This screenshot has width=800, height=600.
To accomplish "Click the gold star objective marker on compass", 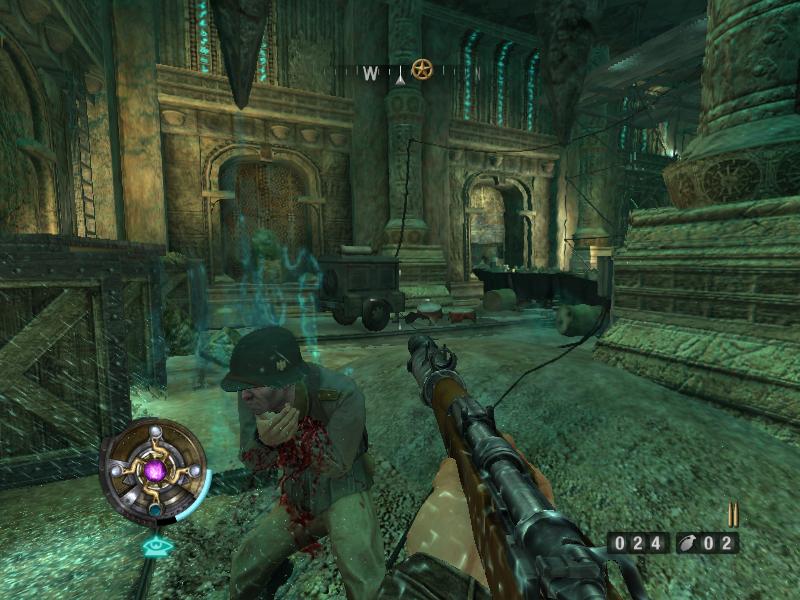I will click(422, 71).
